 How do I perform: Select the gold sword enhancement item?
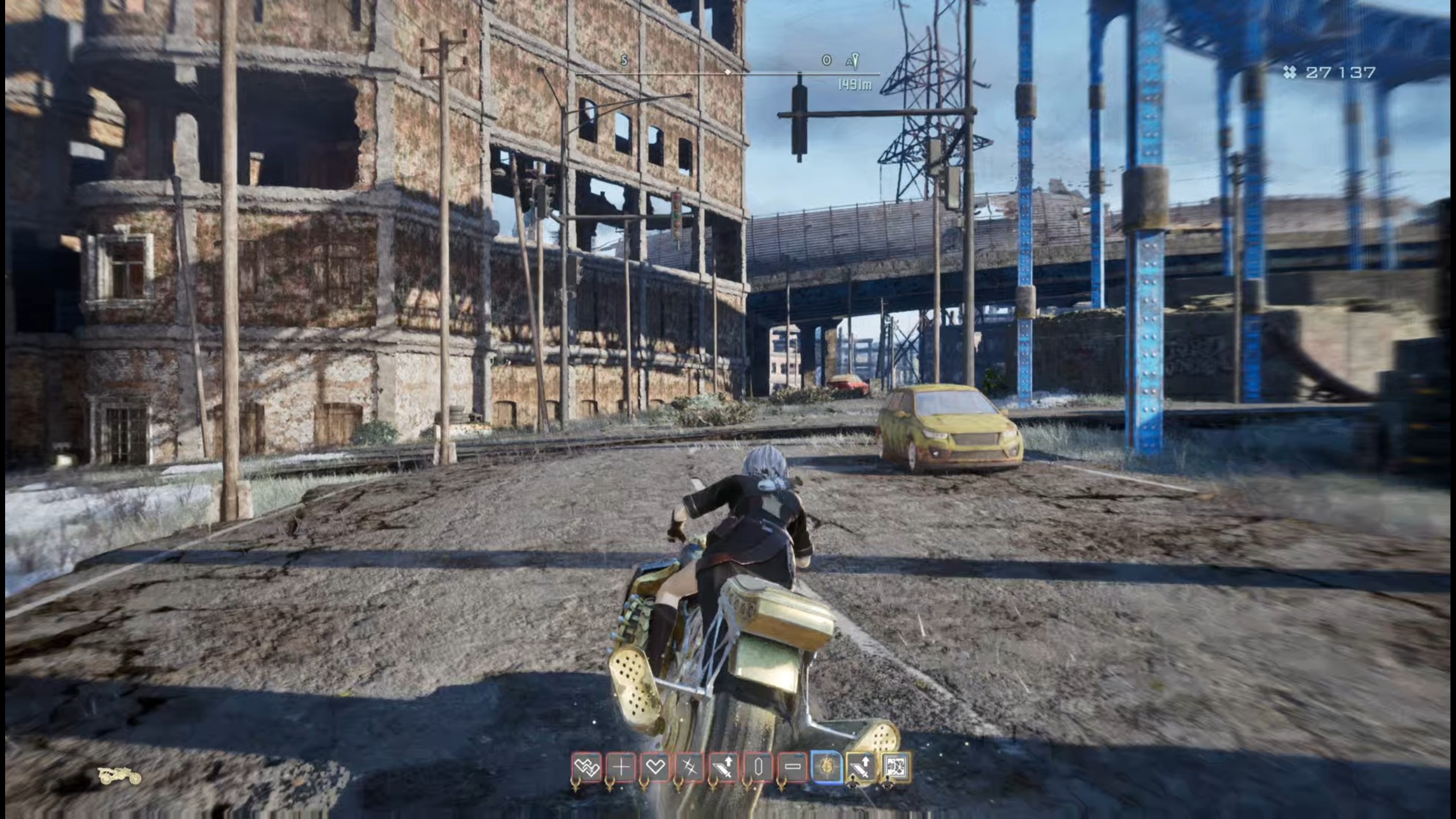tap(861, 766)
